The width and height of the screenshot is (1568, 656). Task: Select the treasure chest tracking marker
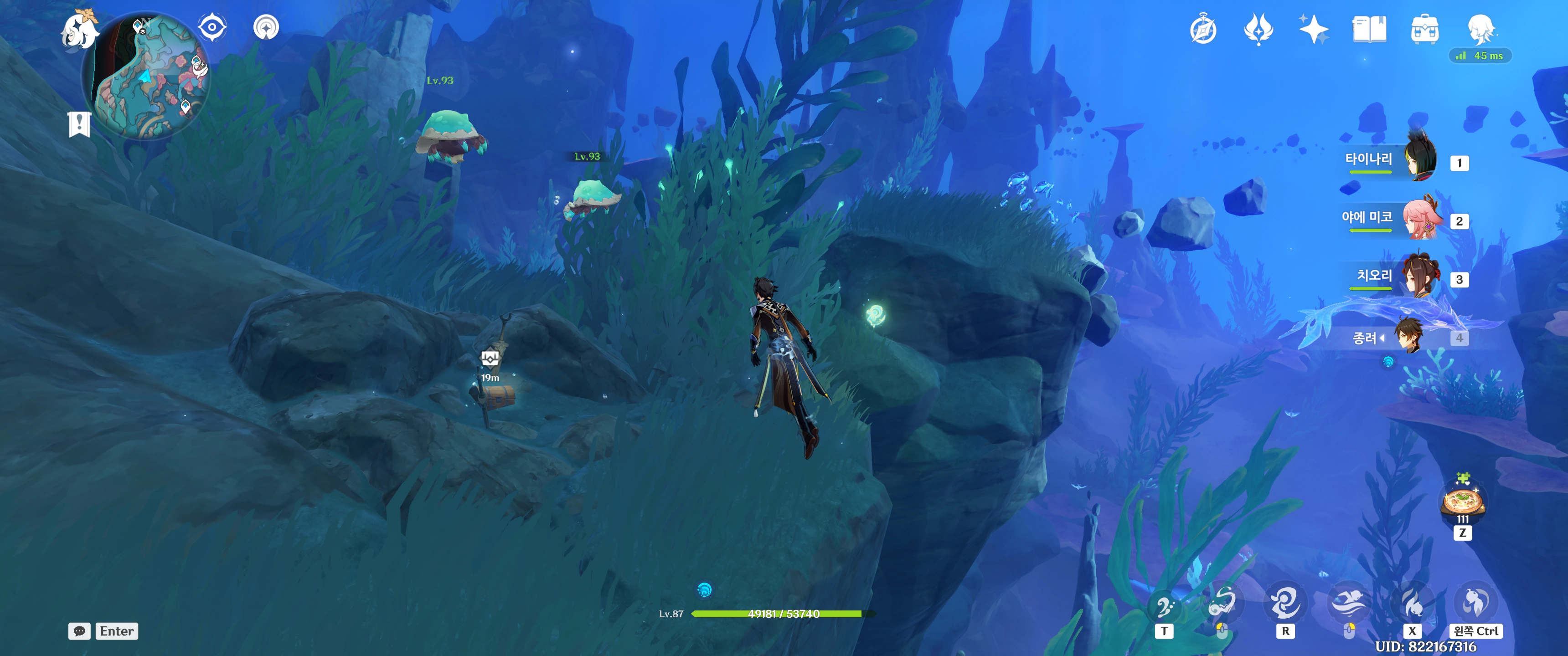click(x=490, y=359)
